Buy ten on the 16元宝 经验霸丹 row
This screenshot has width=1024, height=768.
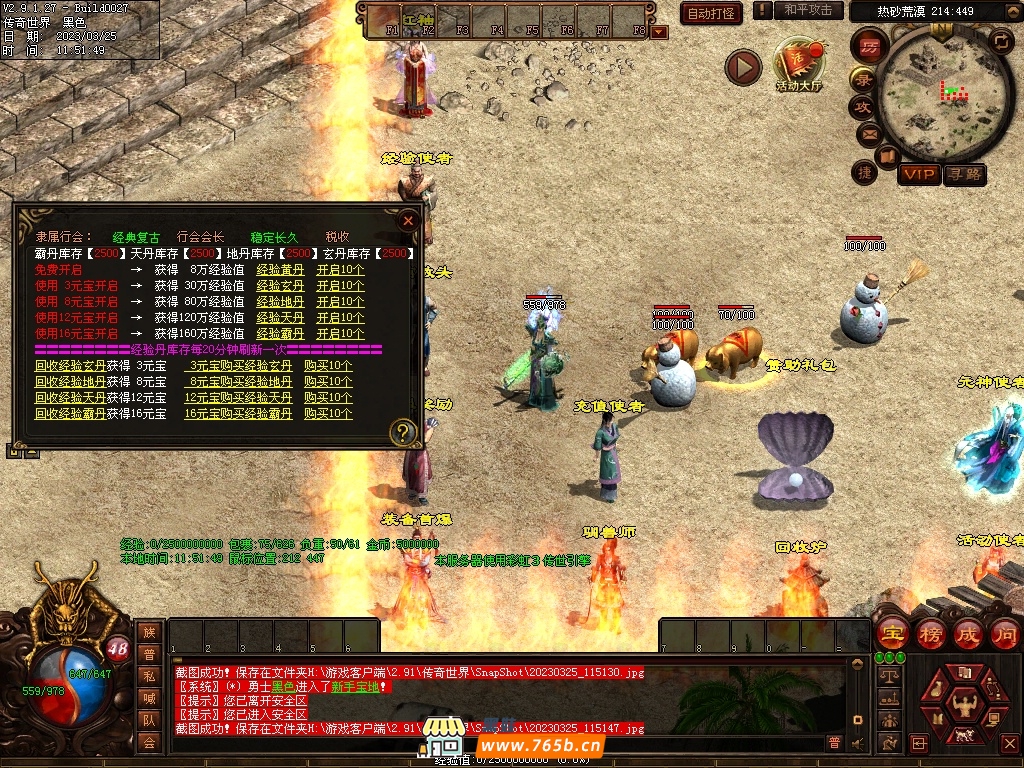[x=328, y=414]
